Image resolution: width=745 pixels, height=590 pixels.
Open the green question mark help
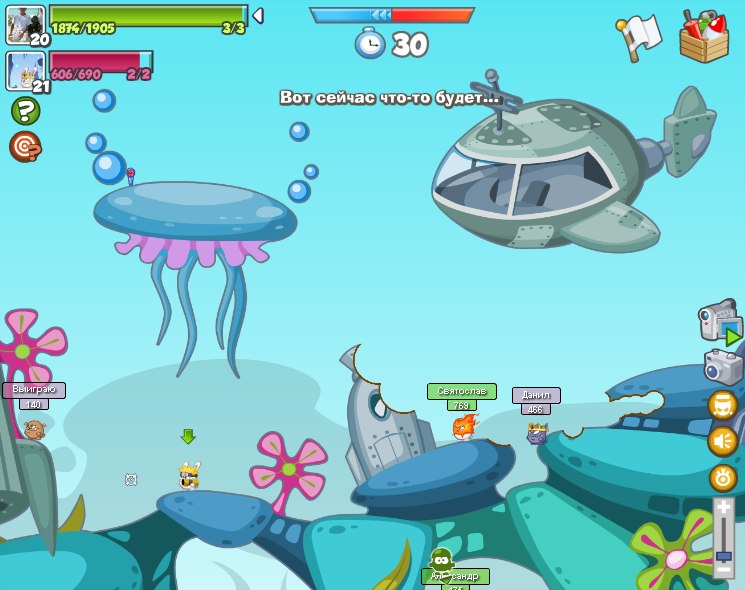(25, 111)
